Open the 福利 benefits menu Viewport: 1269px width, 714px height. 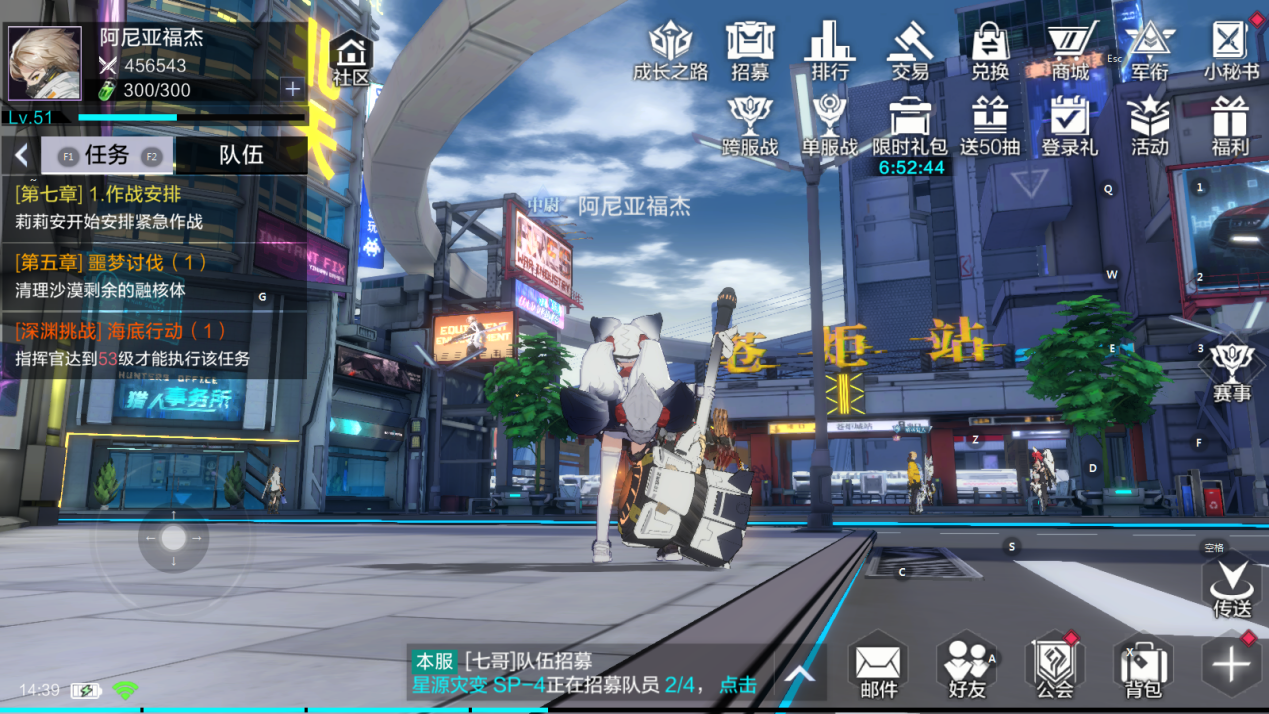pos(1229,127)
